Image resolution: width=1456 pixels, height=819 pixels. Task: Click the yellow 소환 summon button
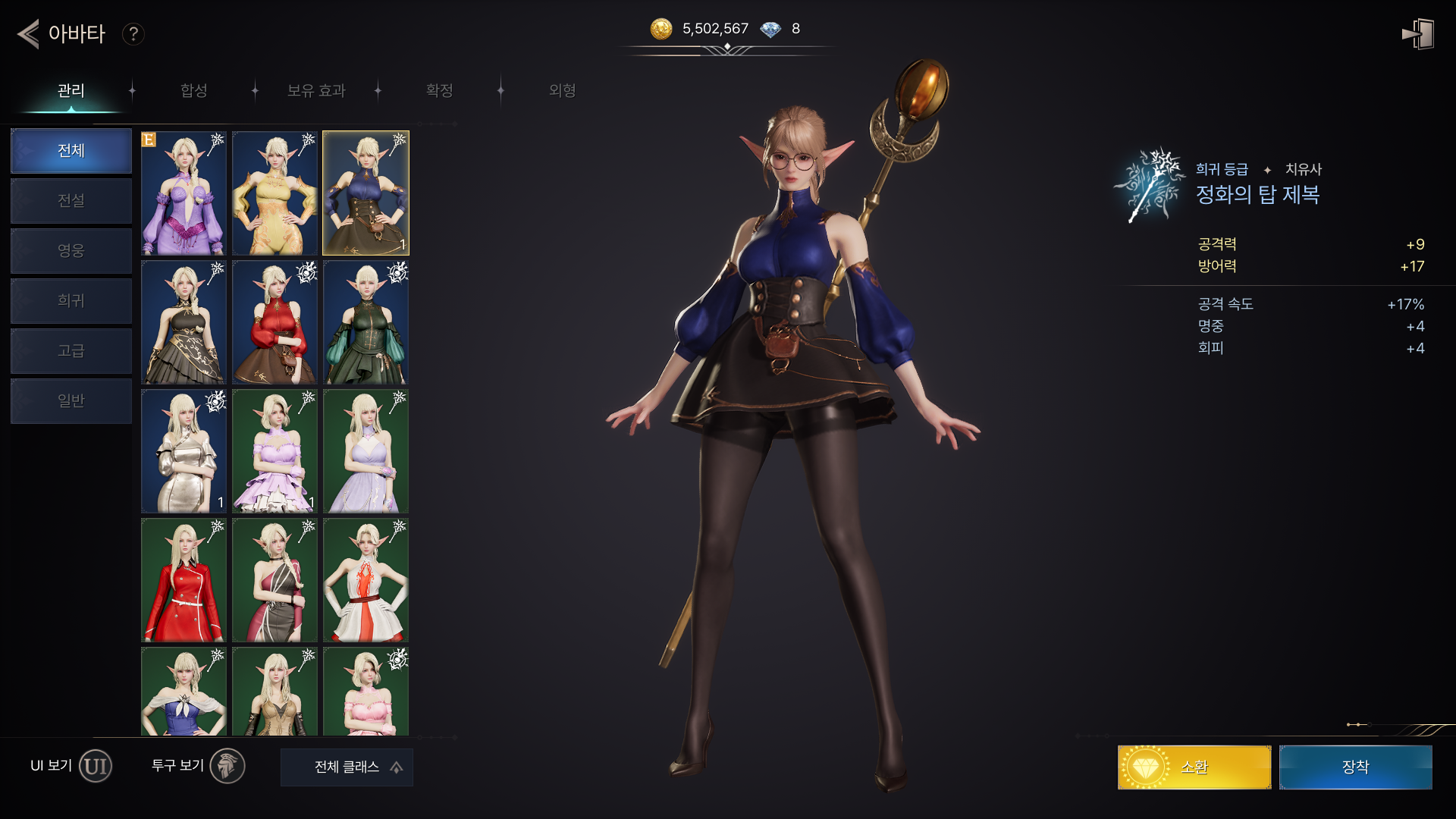click(x=1194, y=767)
